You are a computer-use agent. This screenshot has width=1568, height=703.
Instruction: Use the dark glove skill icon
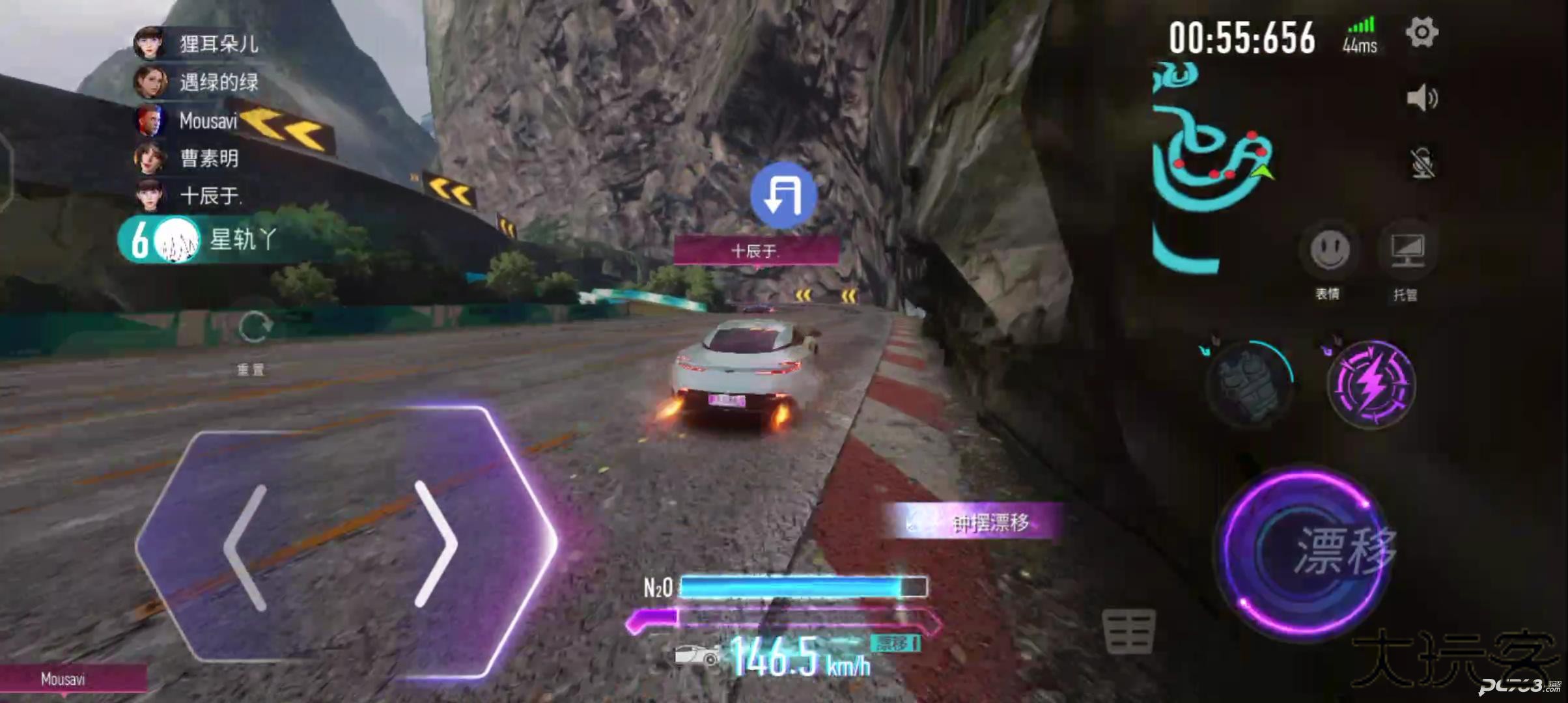click(1248, 384)
